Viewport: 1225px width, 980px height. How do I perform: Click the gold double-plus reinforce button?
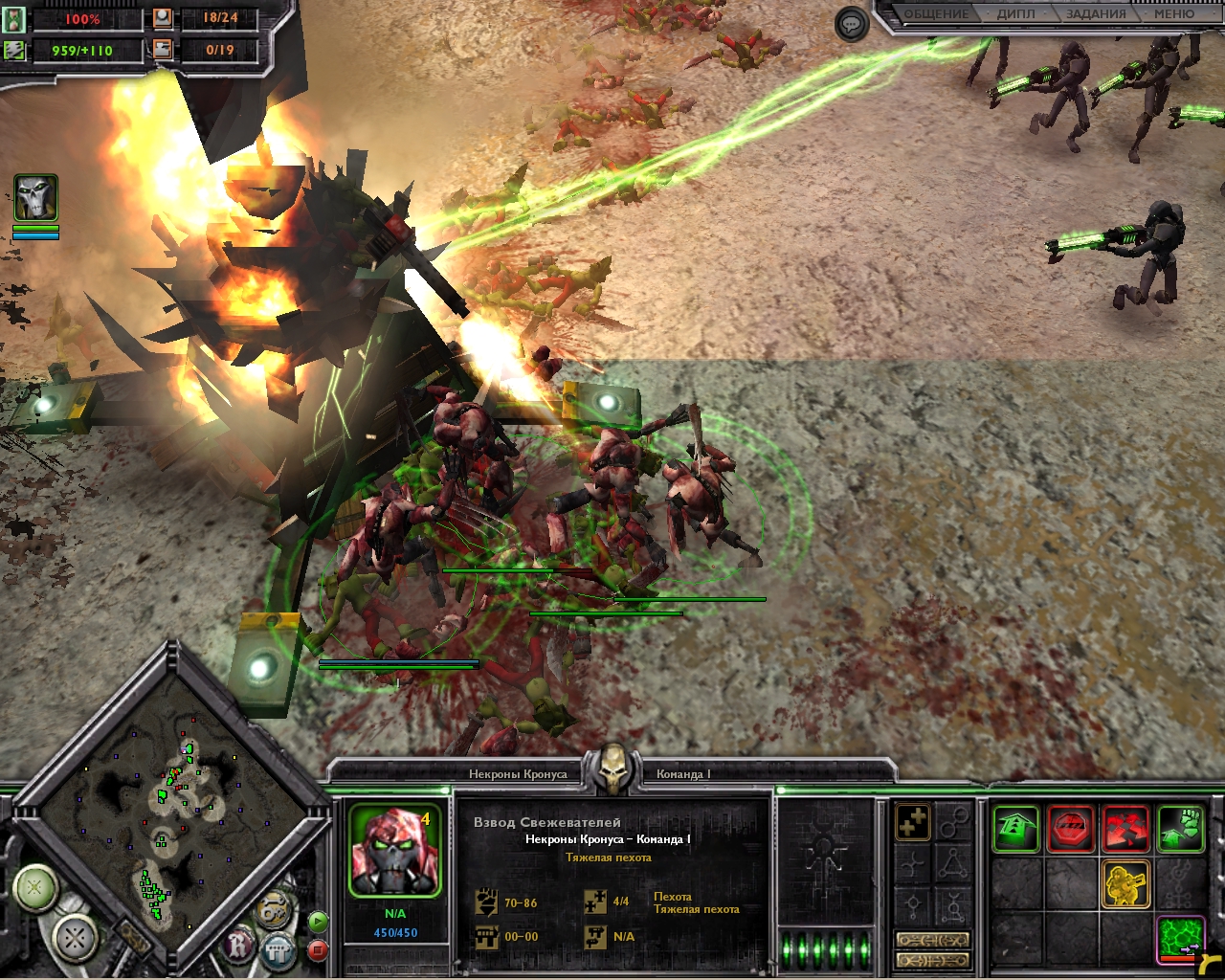(x=913, y=822)
